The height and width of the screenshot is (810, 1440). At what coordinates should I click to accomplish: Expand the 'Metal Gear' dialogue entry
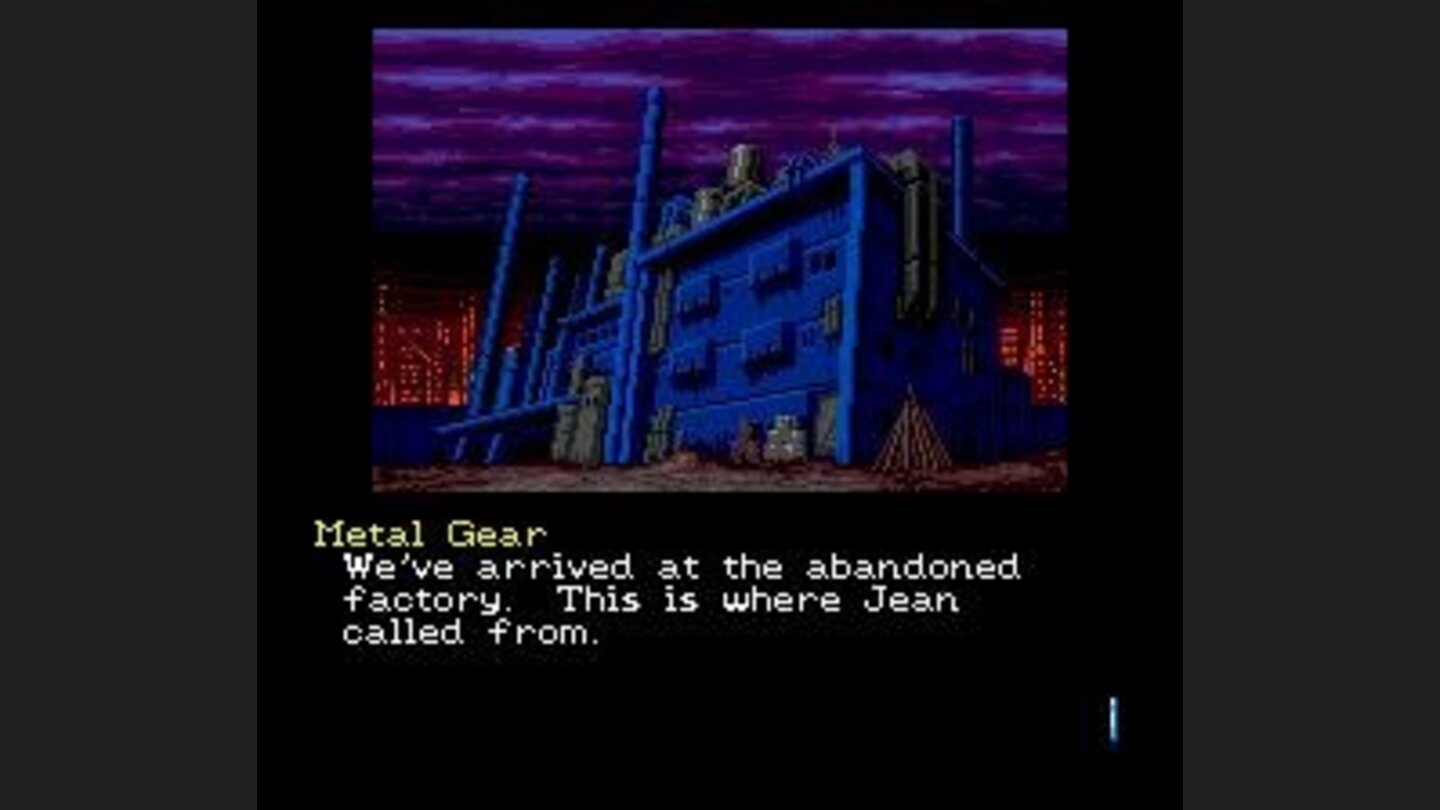point(428,531)
